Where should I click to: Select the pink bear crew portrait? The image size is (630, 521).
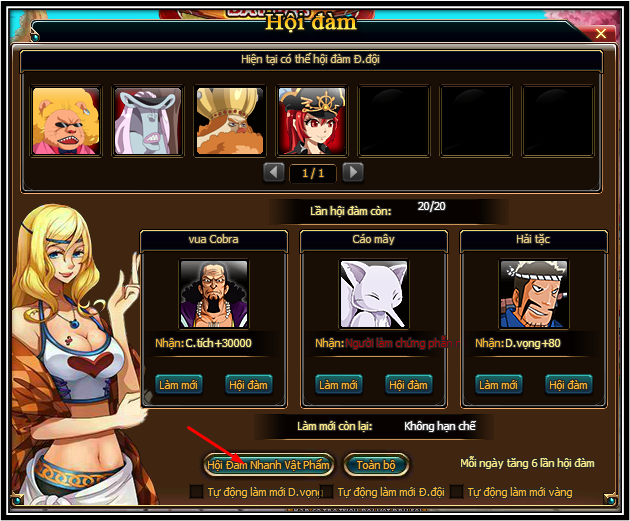[x=66, y=121]
